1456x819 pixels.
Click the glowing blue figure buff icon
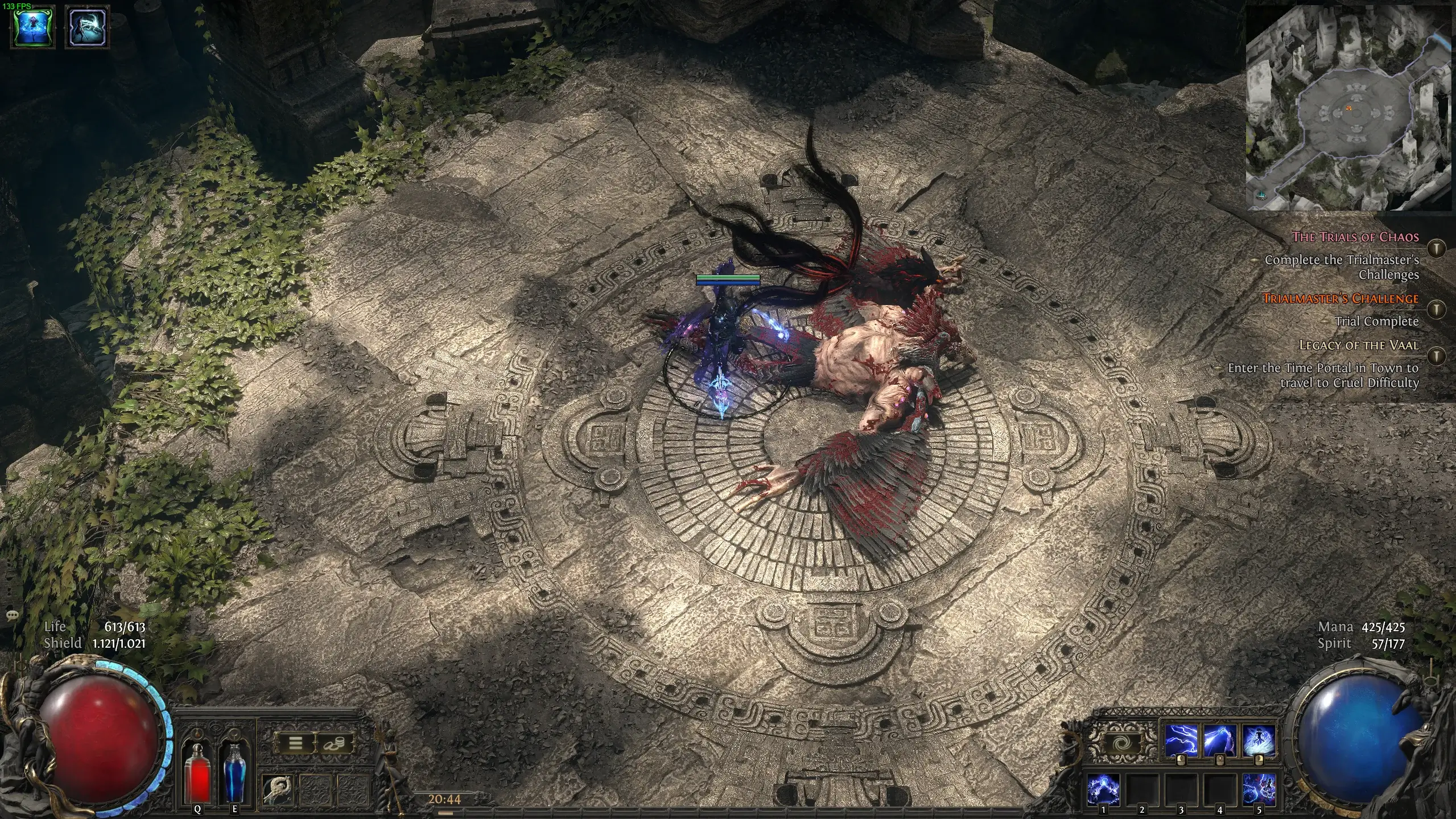pos(34,27)
